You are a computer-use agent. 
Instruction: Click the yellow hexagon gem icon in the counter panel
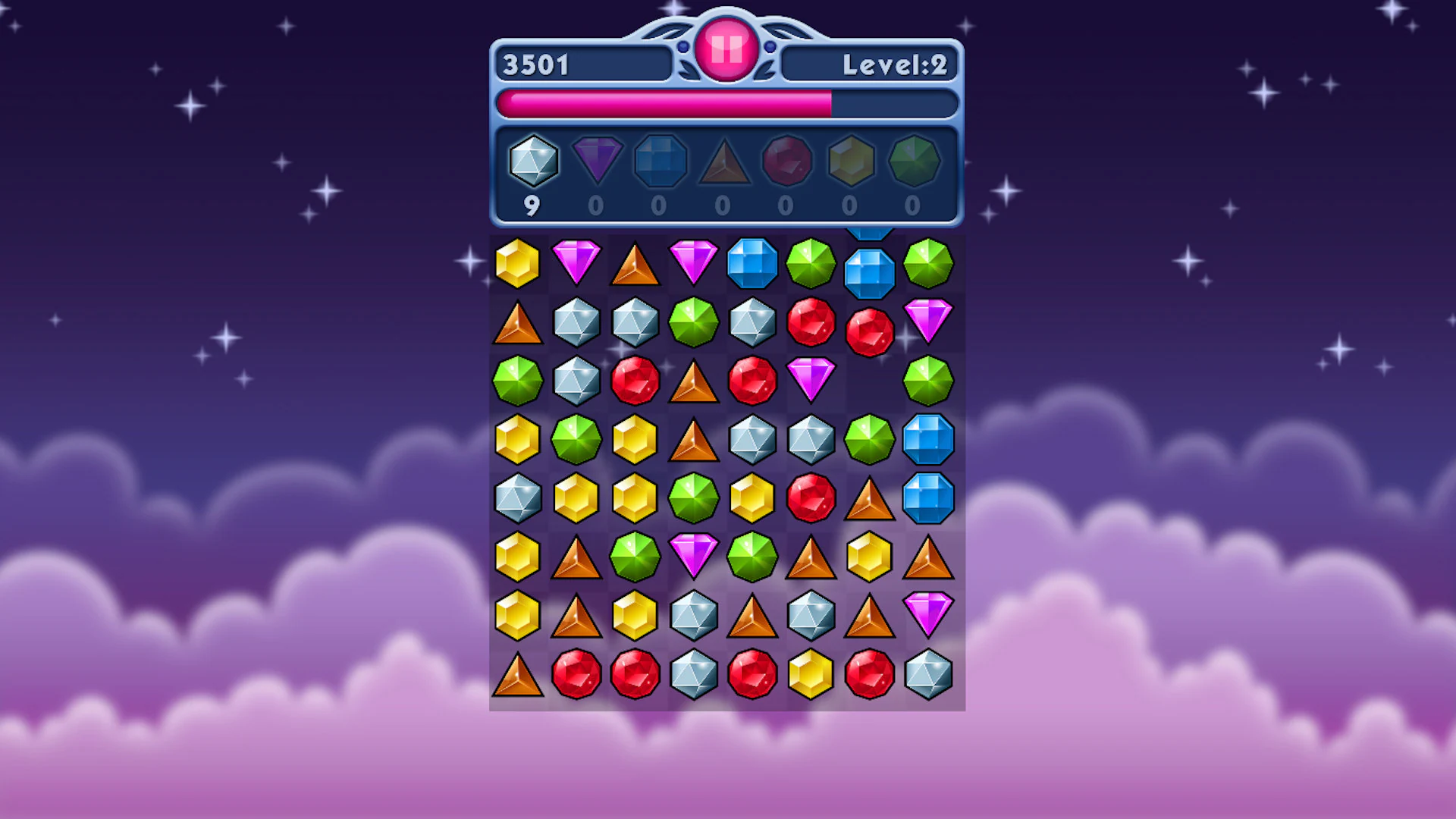click(x=850, y=161)
